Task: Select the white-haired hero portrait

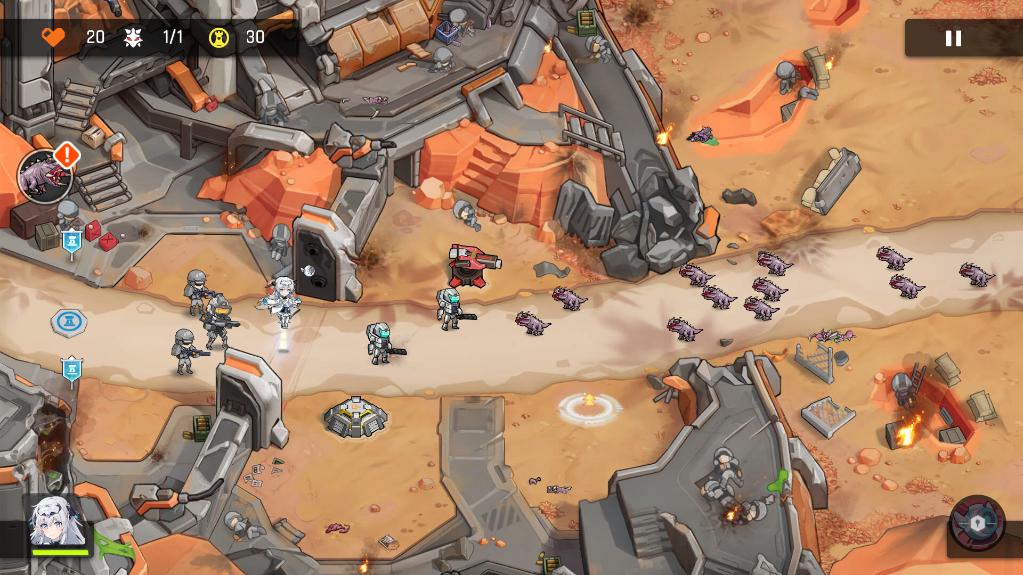Action: pos(56,523)
